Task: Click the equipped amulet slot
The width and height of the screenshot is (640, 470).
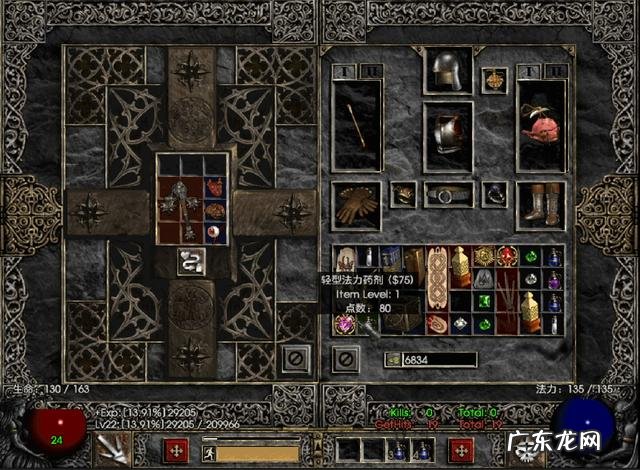Action: point(494,79)
